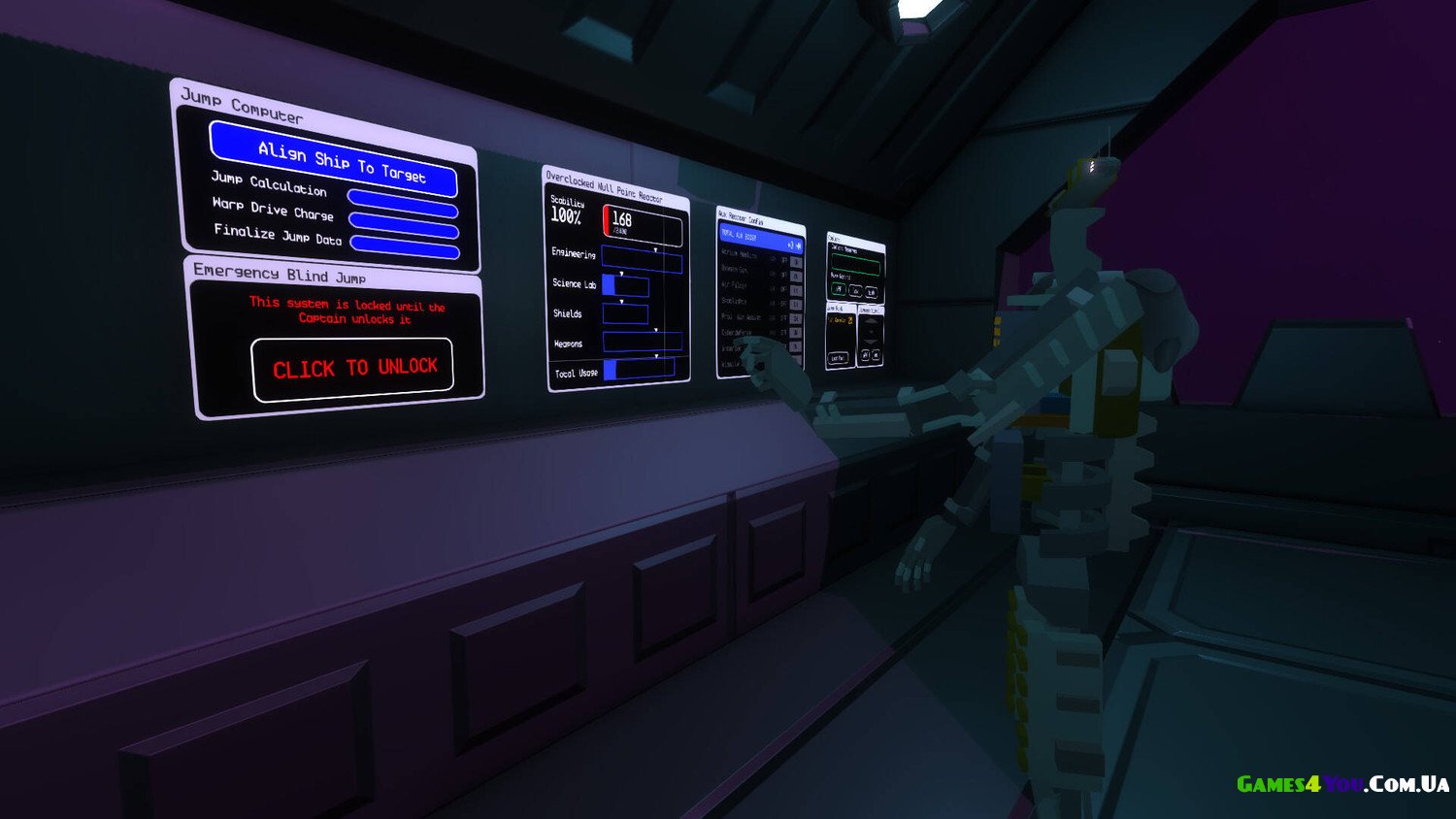Click to unlock the Emergency Blind Jump
Image resolution: width=1456 pixels, height=819 pixels.
[353, 368]
